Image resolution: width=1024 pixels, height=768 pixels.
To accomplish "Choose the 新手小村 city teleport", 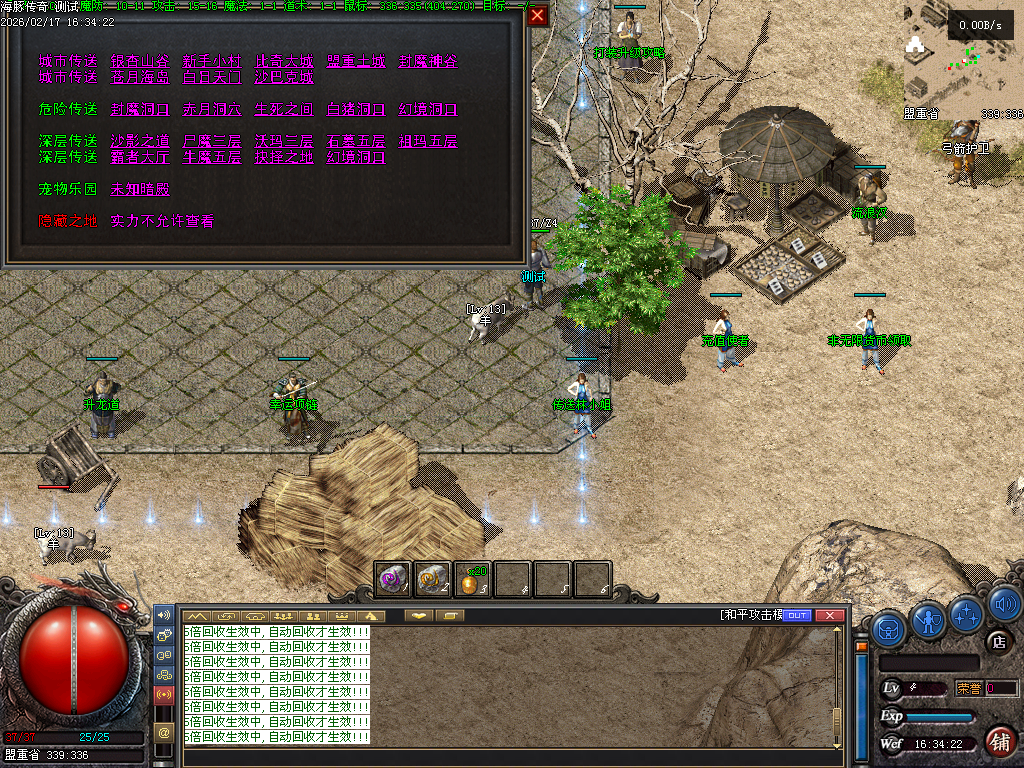I will click(212, 61).
